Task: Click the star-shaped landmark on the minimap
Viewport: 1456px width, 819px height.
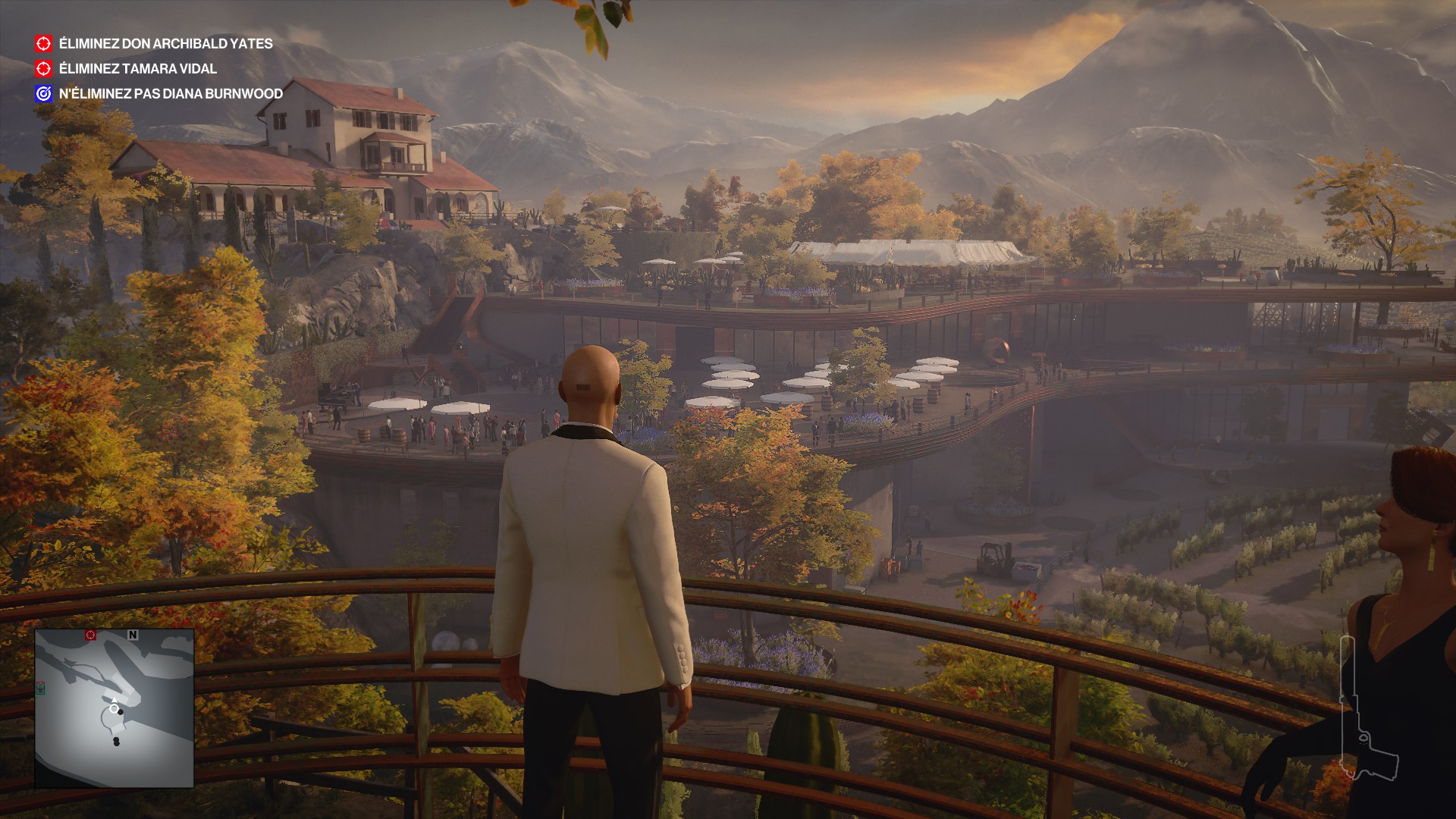Action: click(x=68, y=663)
